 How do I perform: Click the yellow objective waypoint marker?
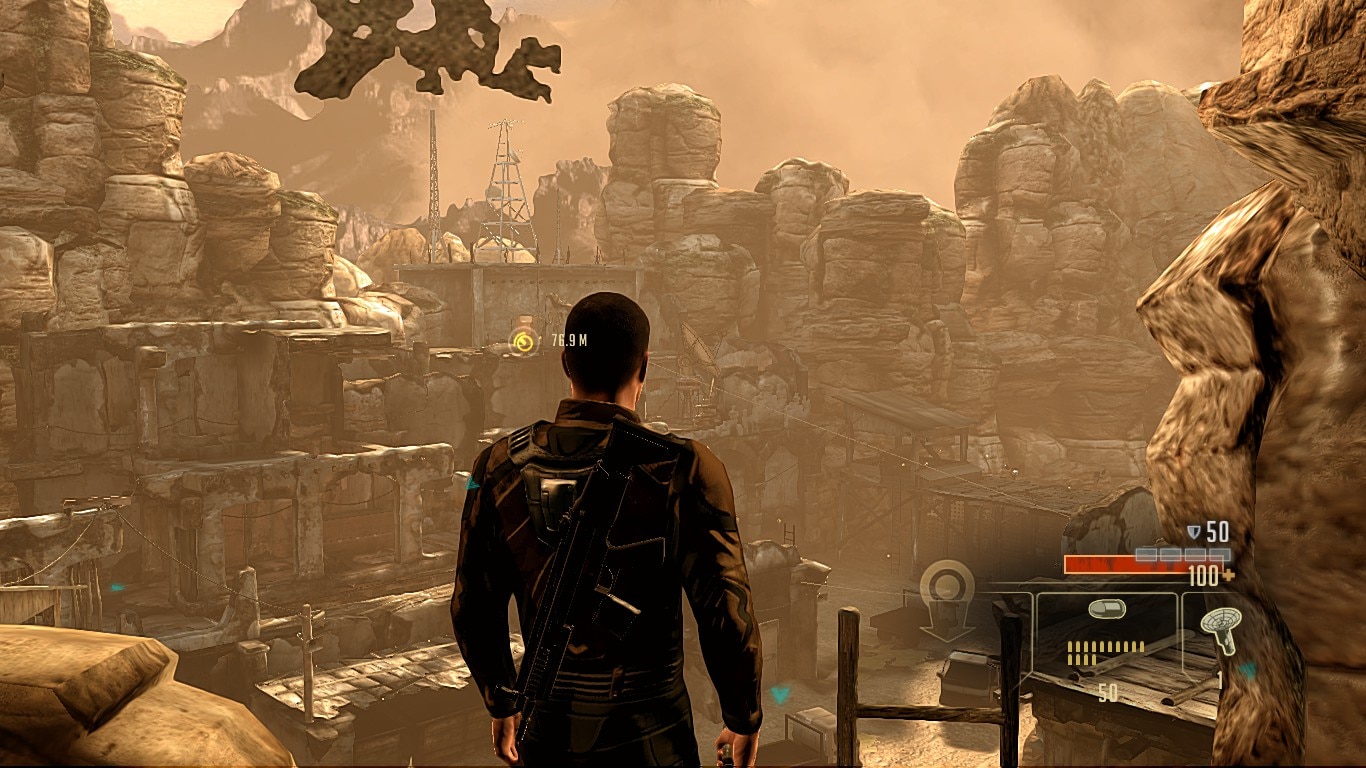(x=523, y=342)
